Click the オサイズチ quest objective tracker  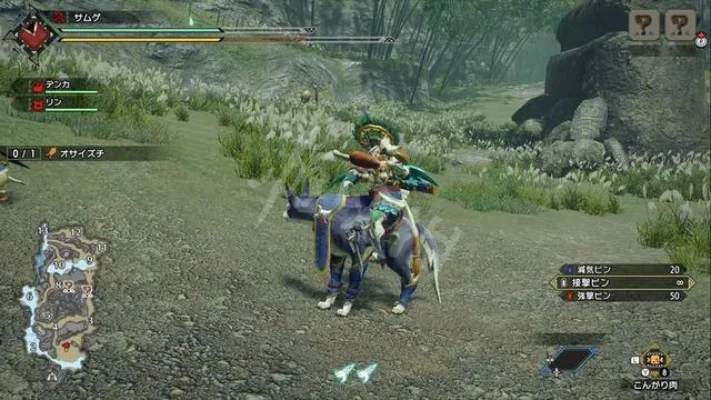click(x=75, y=153)
